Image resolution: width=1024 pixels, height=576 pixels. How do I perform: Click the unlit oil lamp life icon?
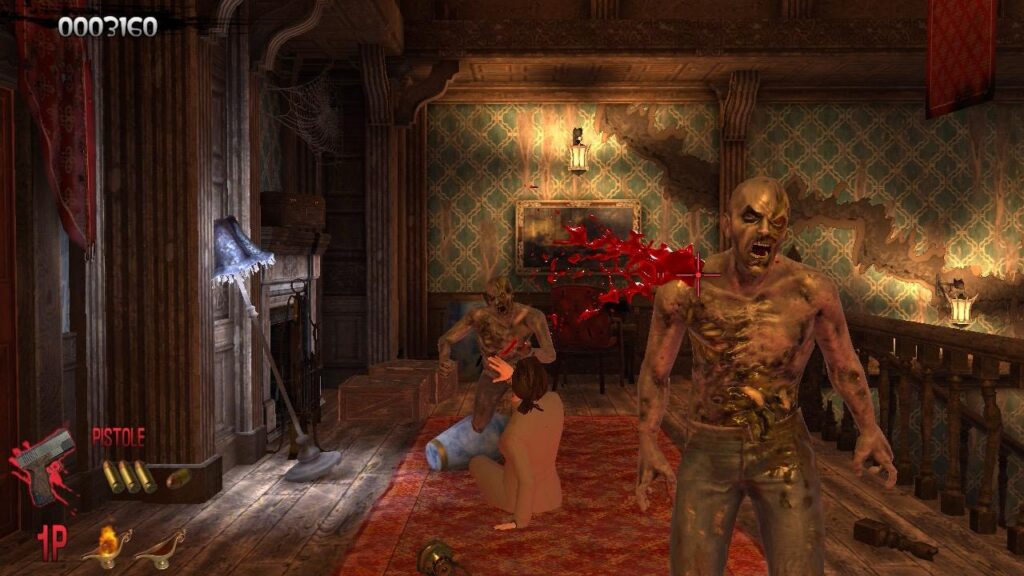pos(159,548)
